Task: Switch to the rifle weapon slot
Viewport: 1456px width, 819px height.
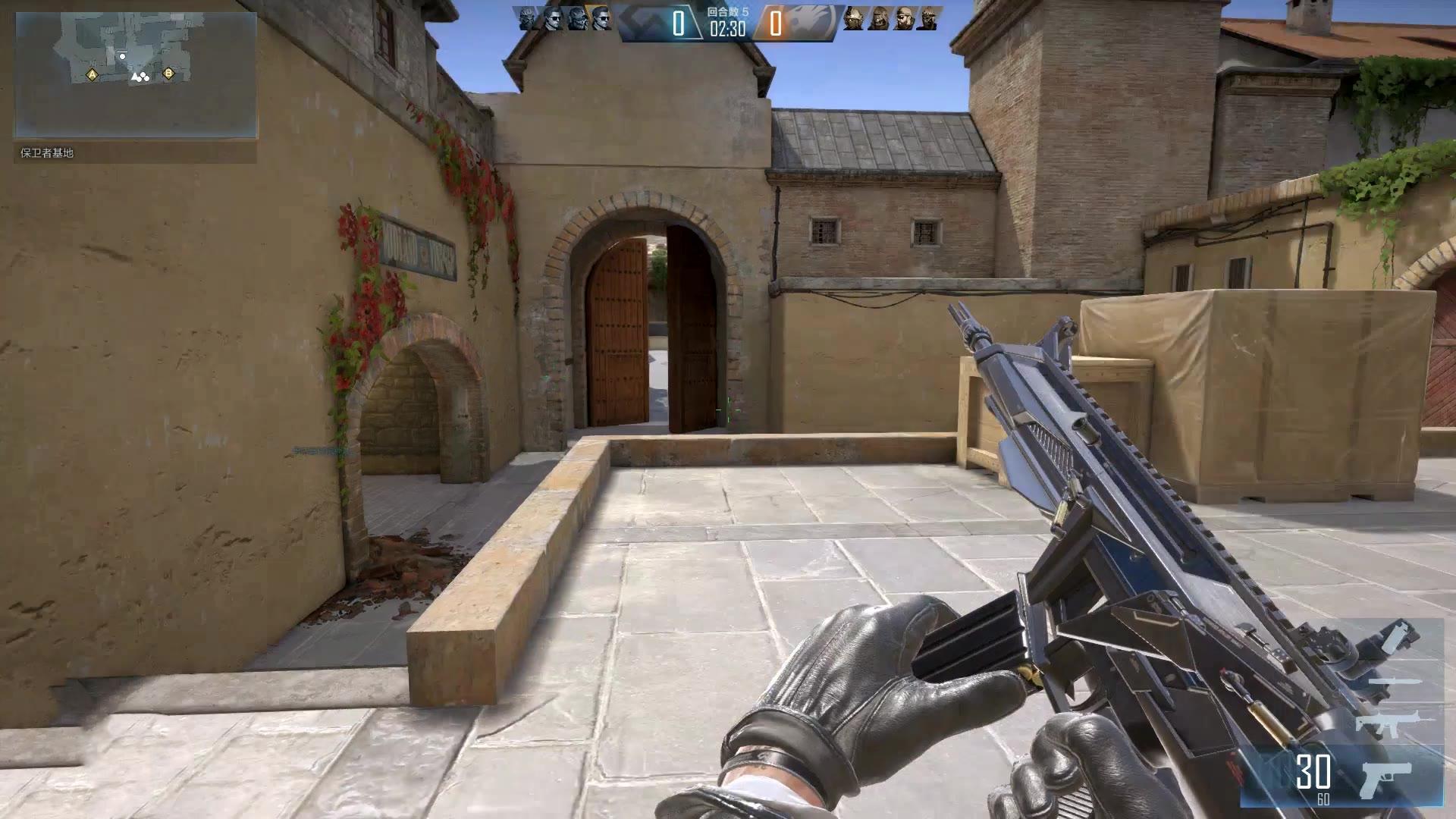Action: coord(1394,723)
